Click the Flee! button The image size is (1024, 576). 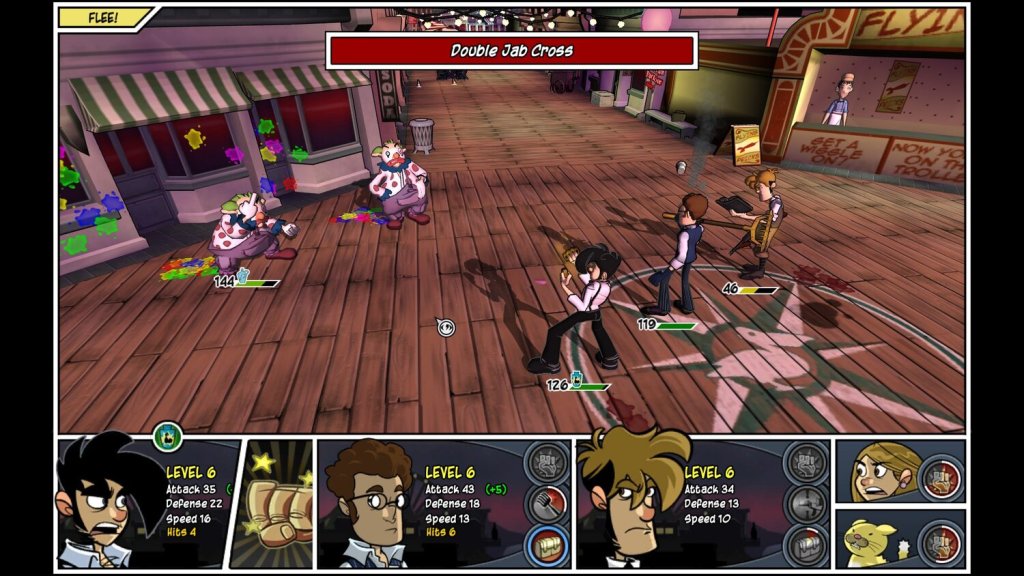103,17
